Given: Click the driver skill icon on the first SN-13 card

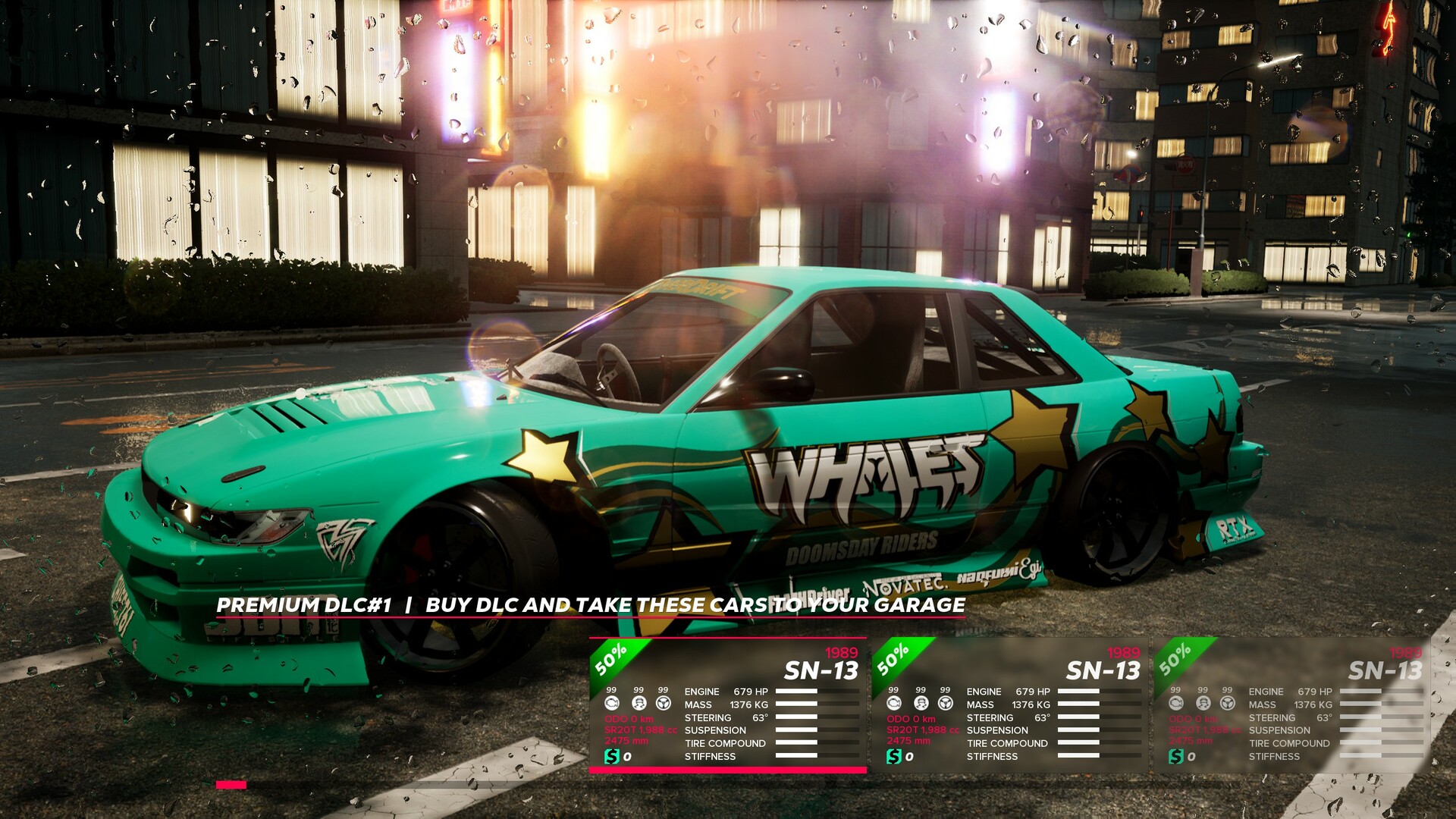Looking at the screenshot, I should 639,704.
